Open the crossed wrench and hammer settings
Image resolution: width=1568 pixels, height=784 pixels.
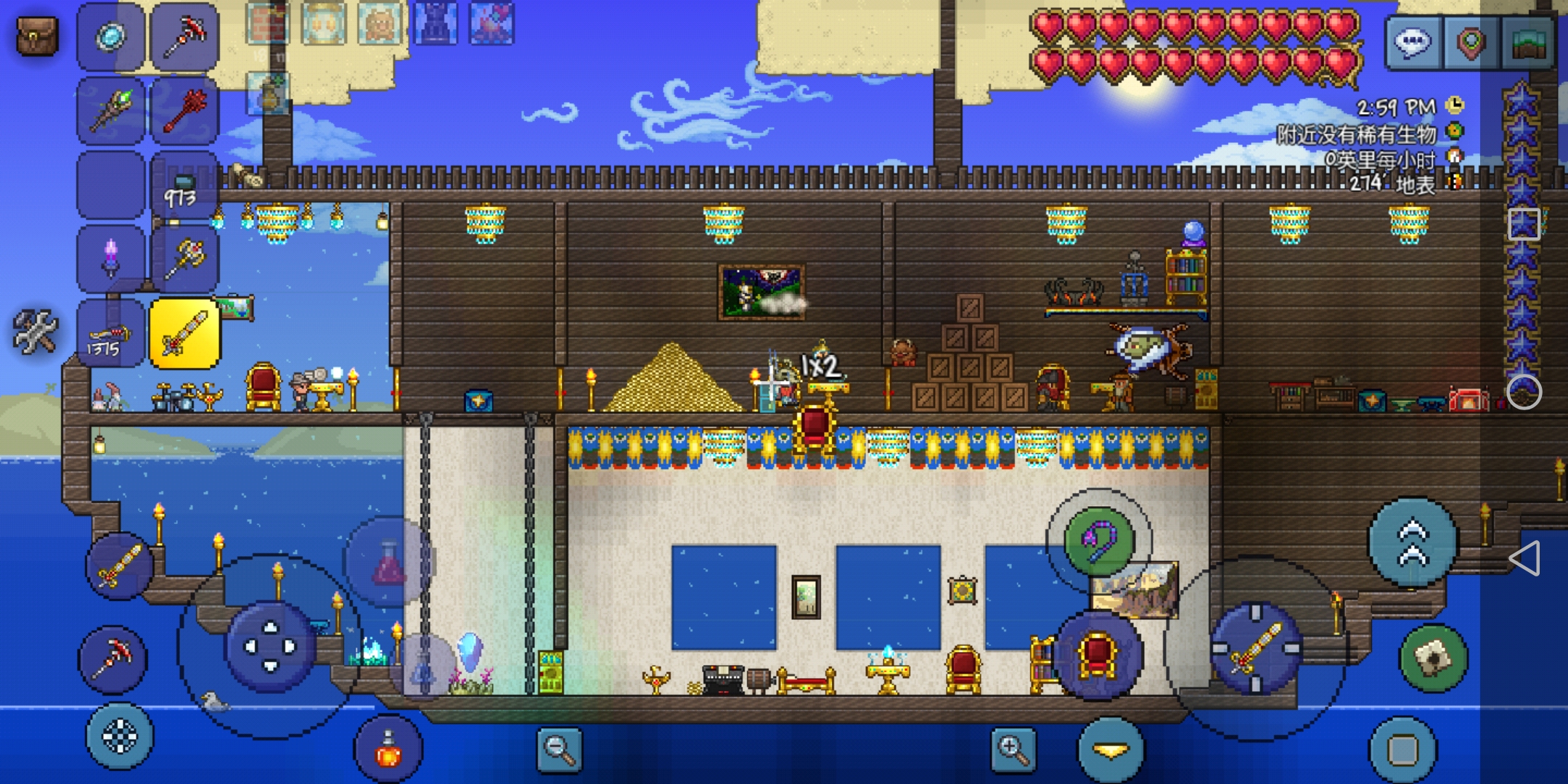[x=35, y=332]
